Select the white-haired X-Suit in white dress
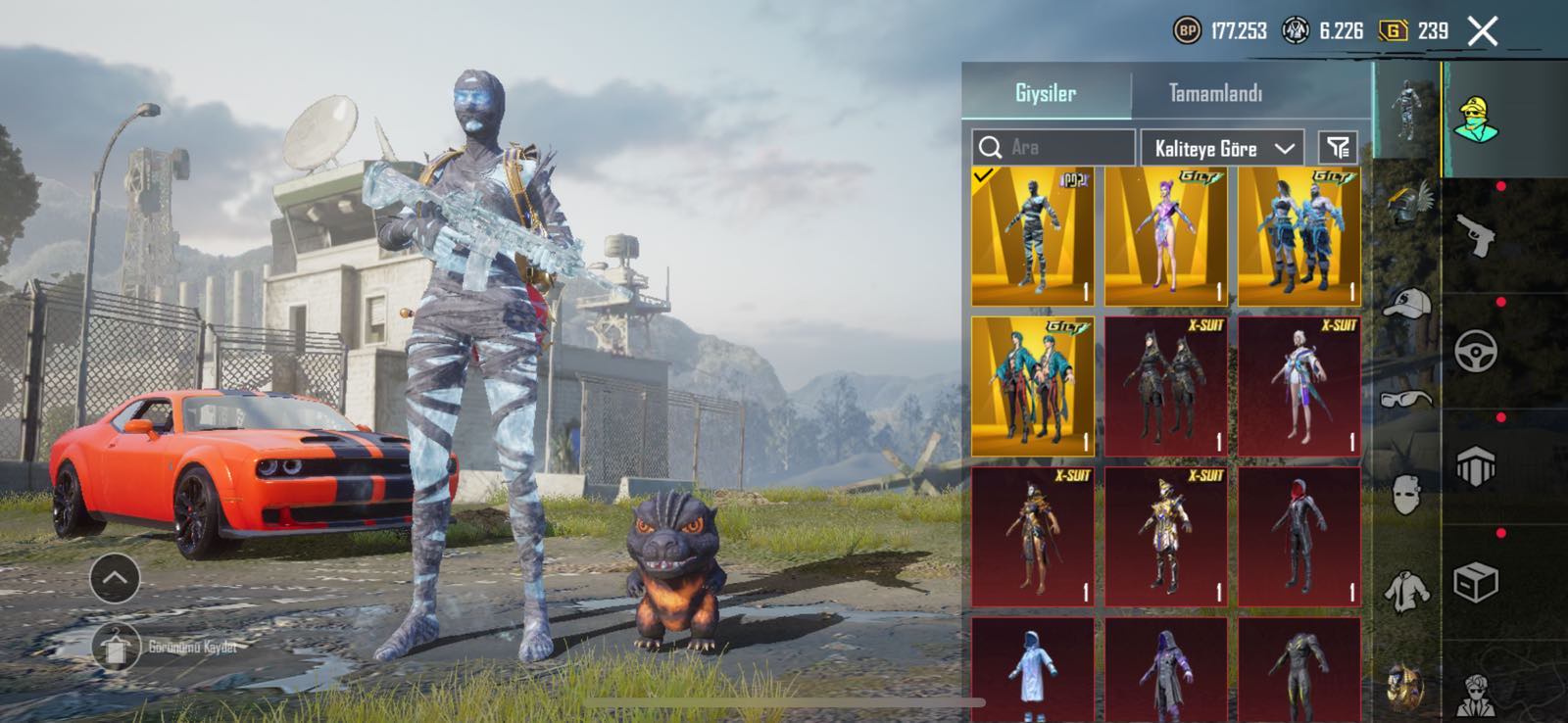Screen dimensions: 1568x723 coord(1298,386)
